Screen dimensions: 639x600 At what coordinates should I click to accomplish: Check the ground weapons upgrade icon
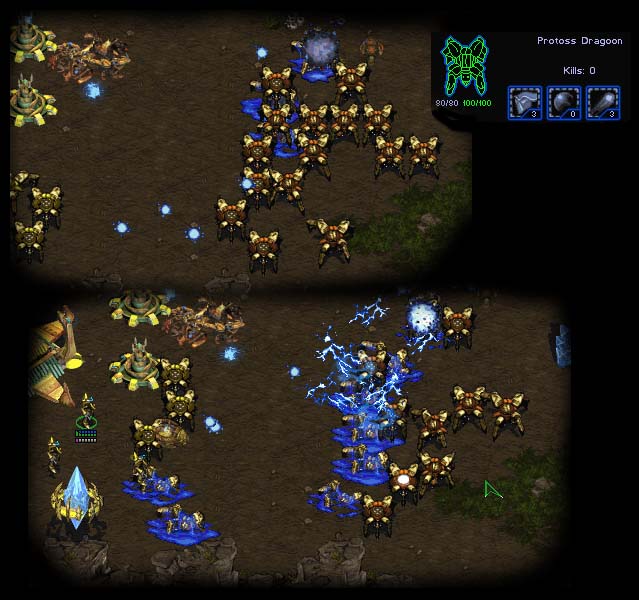tap(602, 103)
